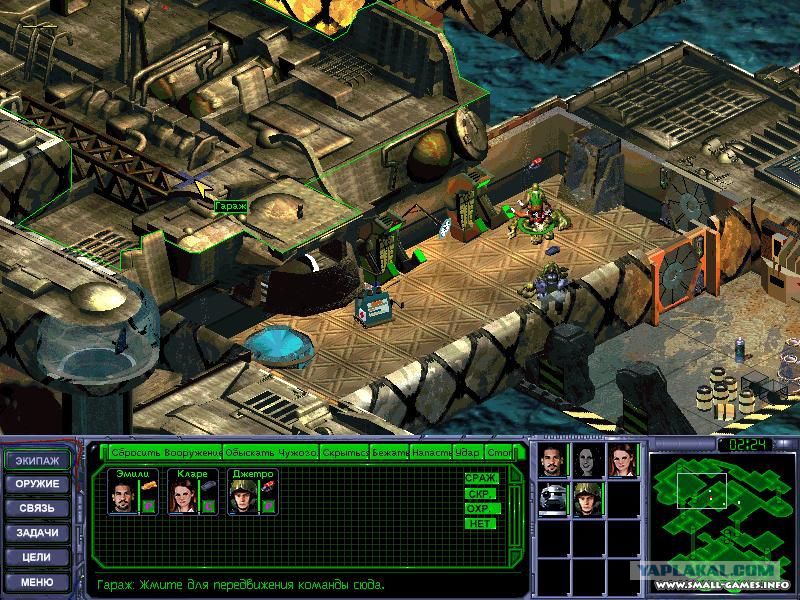Set squad stance to НЕТ
Viewport: 800px width, 600px height.
click(x=479, y=523)
